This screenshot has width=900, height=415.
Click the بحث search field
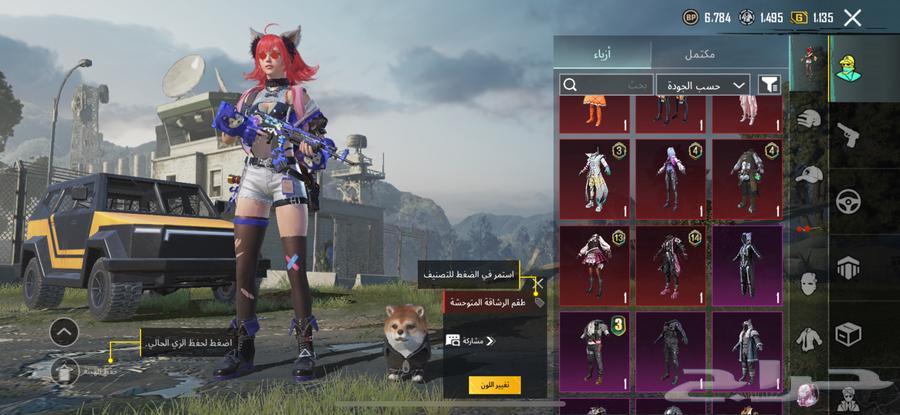pos(605,85)
